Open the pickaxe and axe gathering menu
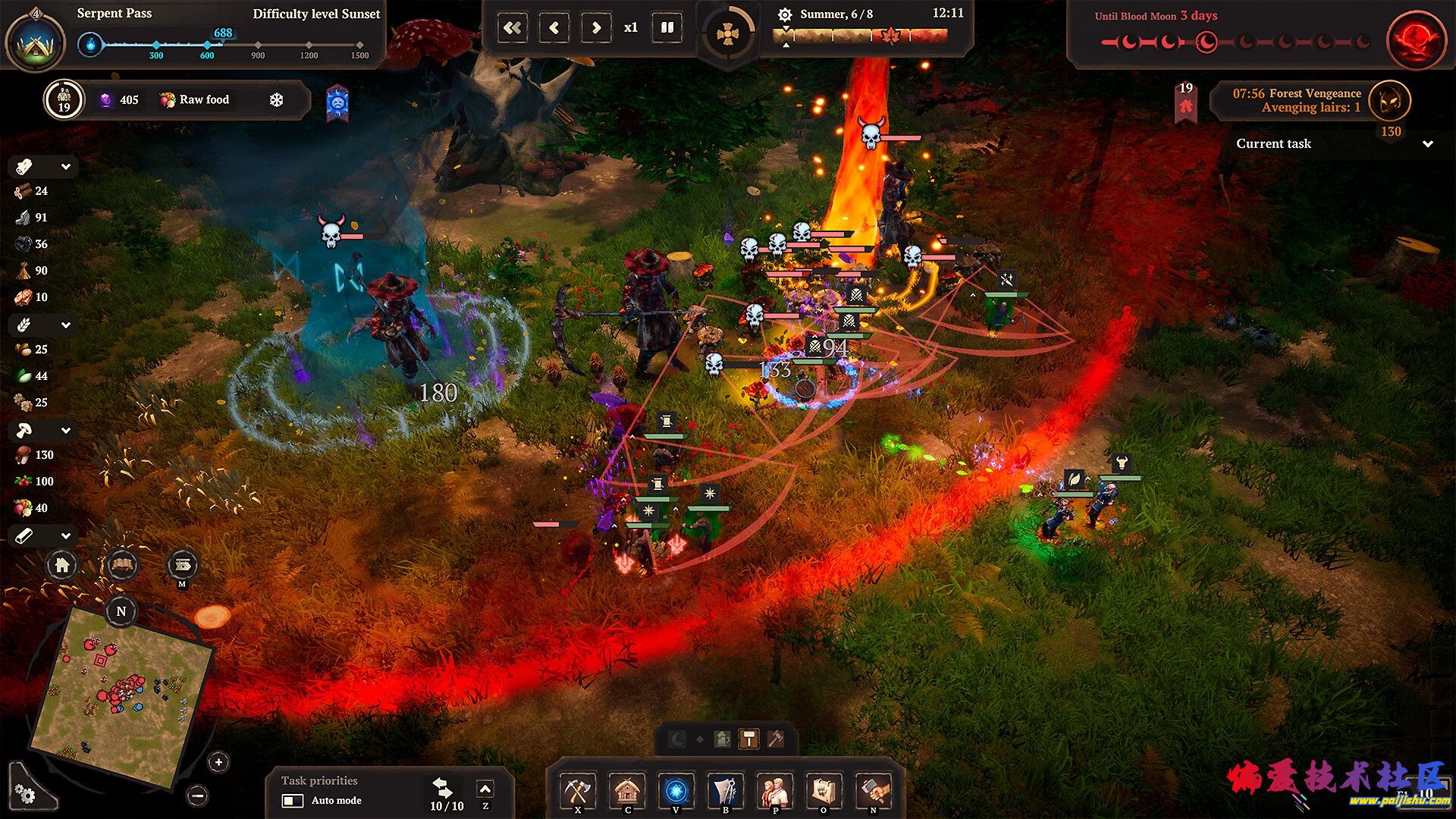 (578, 791)
